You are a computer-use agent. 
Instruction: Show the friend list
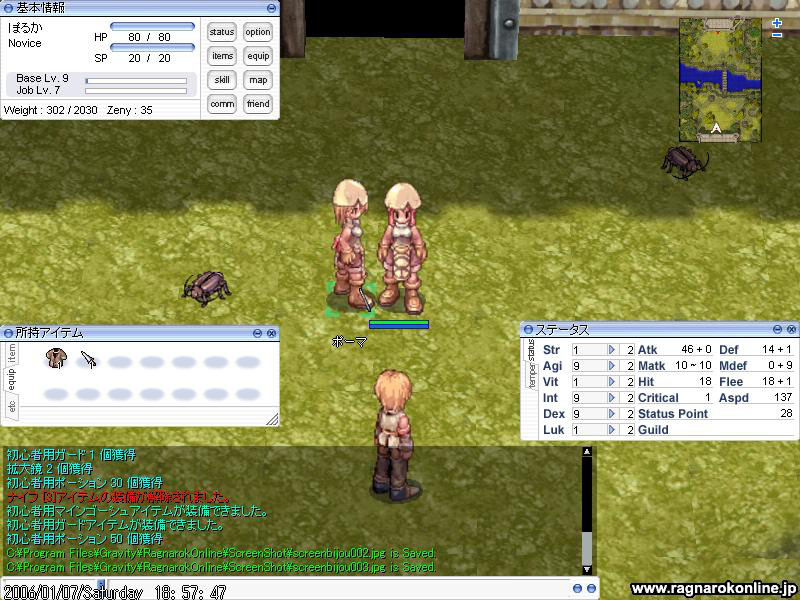click(258, 104)
